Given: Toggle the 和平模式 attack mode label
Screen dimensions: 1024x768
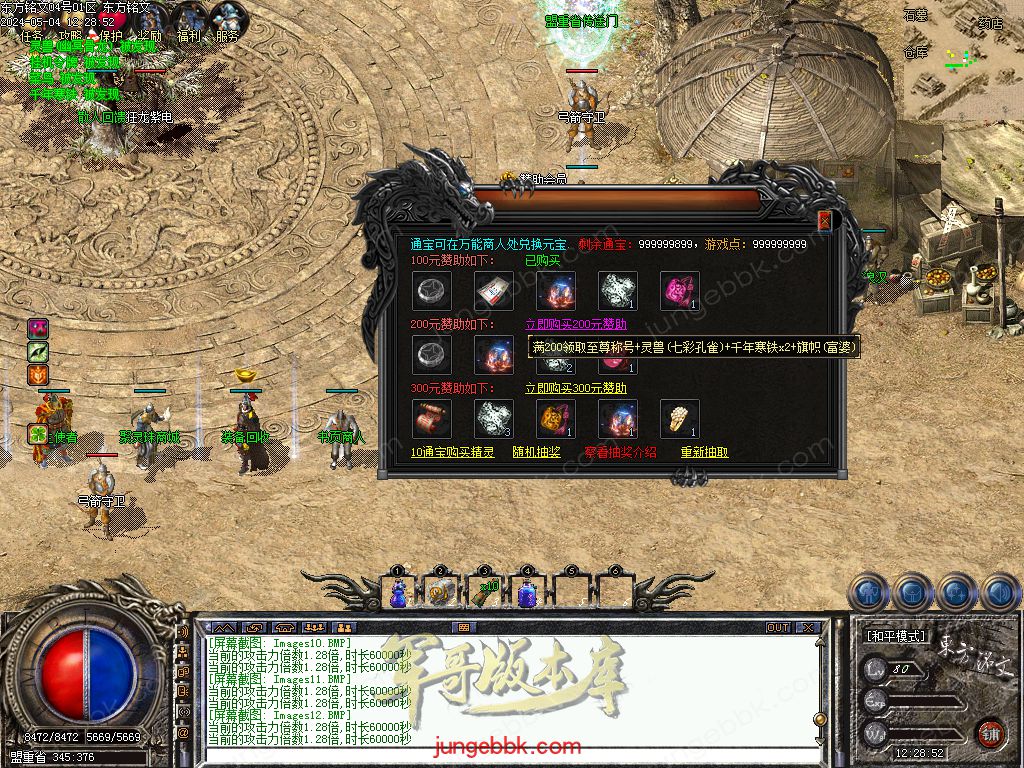Looking at the screenshot, I should pos(896,636).
